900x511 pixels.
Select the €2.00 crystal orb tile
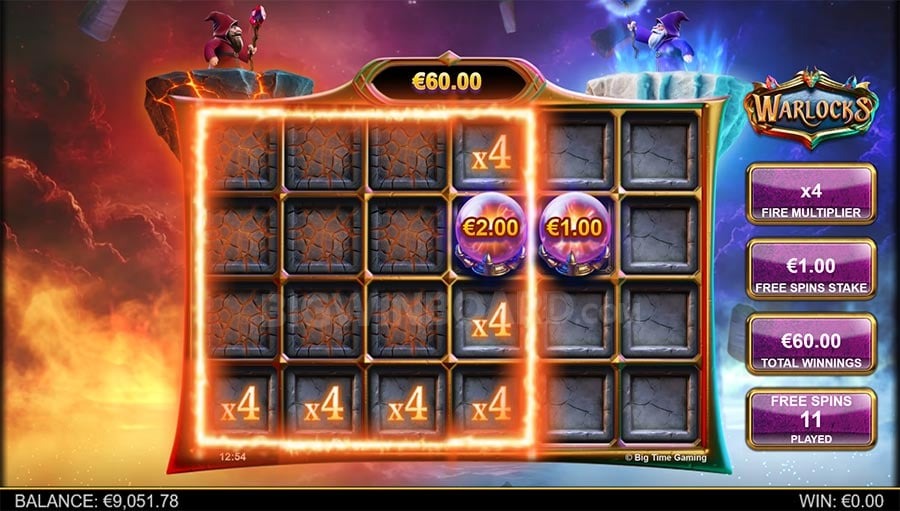click(x=491, y=236)
